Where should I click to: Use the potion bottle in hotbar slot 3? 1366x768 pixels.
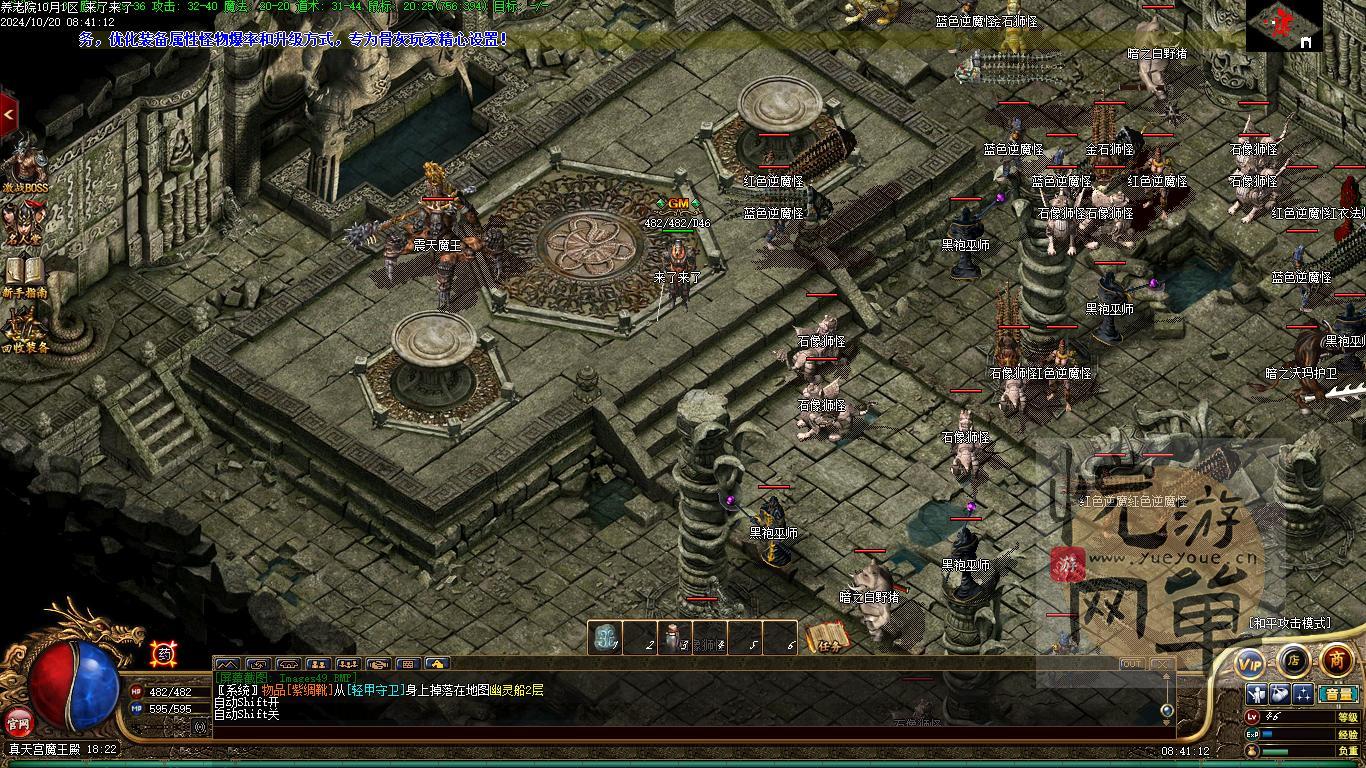click(675, 638)
